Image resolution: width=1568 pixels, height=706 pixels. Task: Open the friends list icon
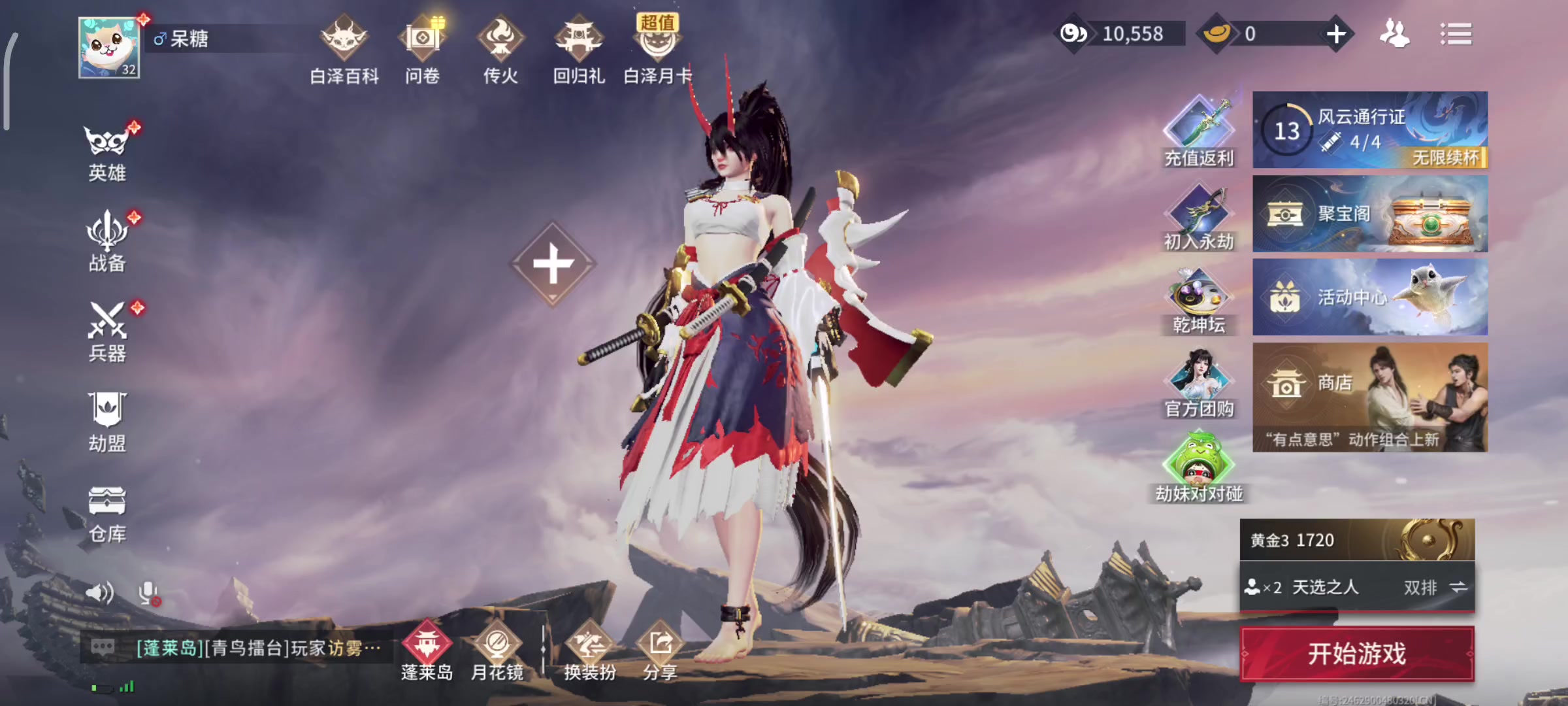point(1394,34)
